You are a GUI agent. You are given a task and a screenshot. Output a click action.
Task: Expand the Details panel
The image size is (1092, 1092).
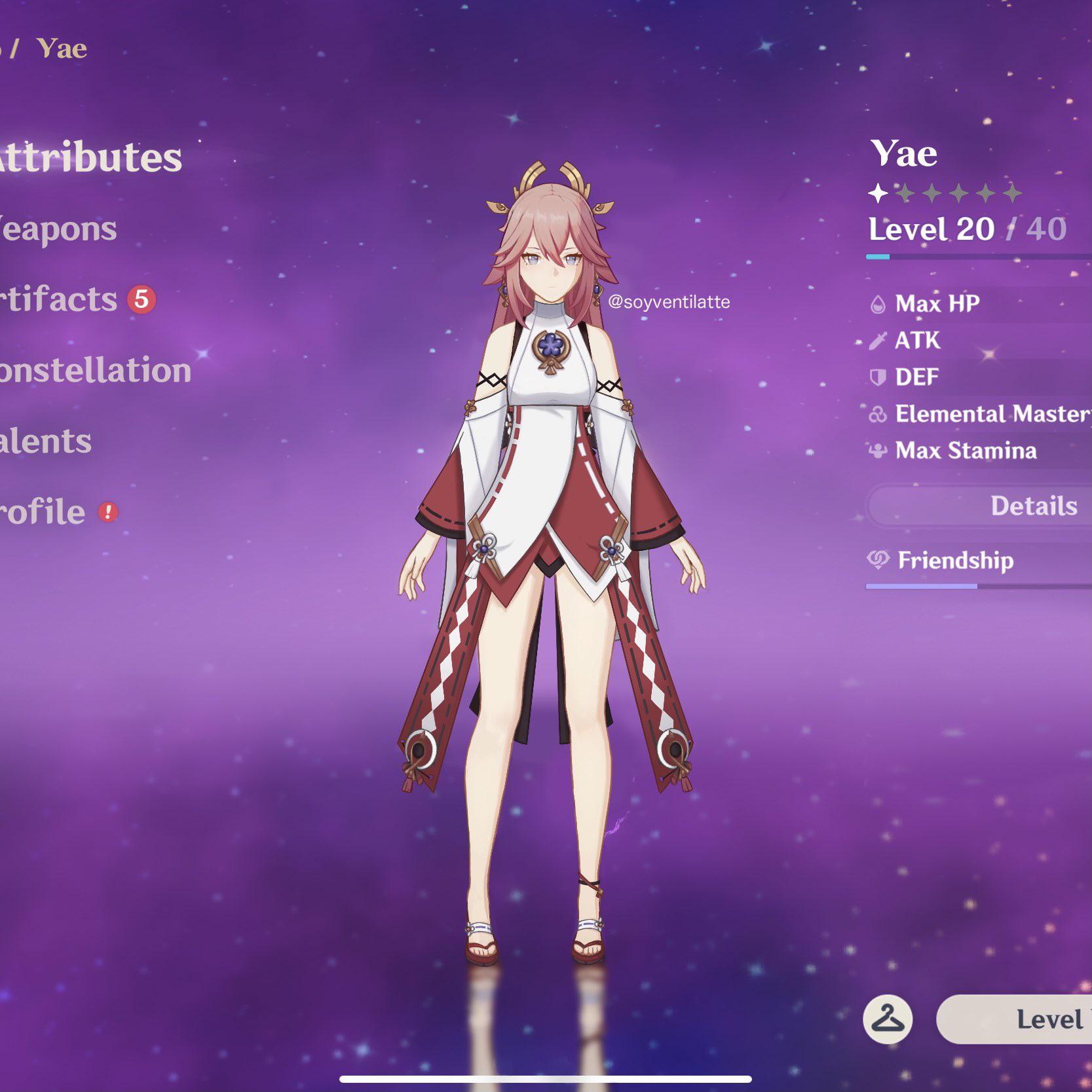pos(1032,505)
